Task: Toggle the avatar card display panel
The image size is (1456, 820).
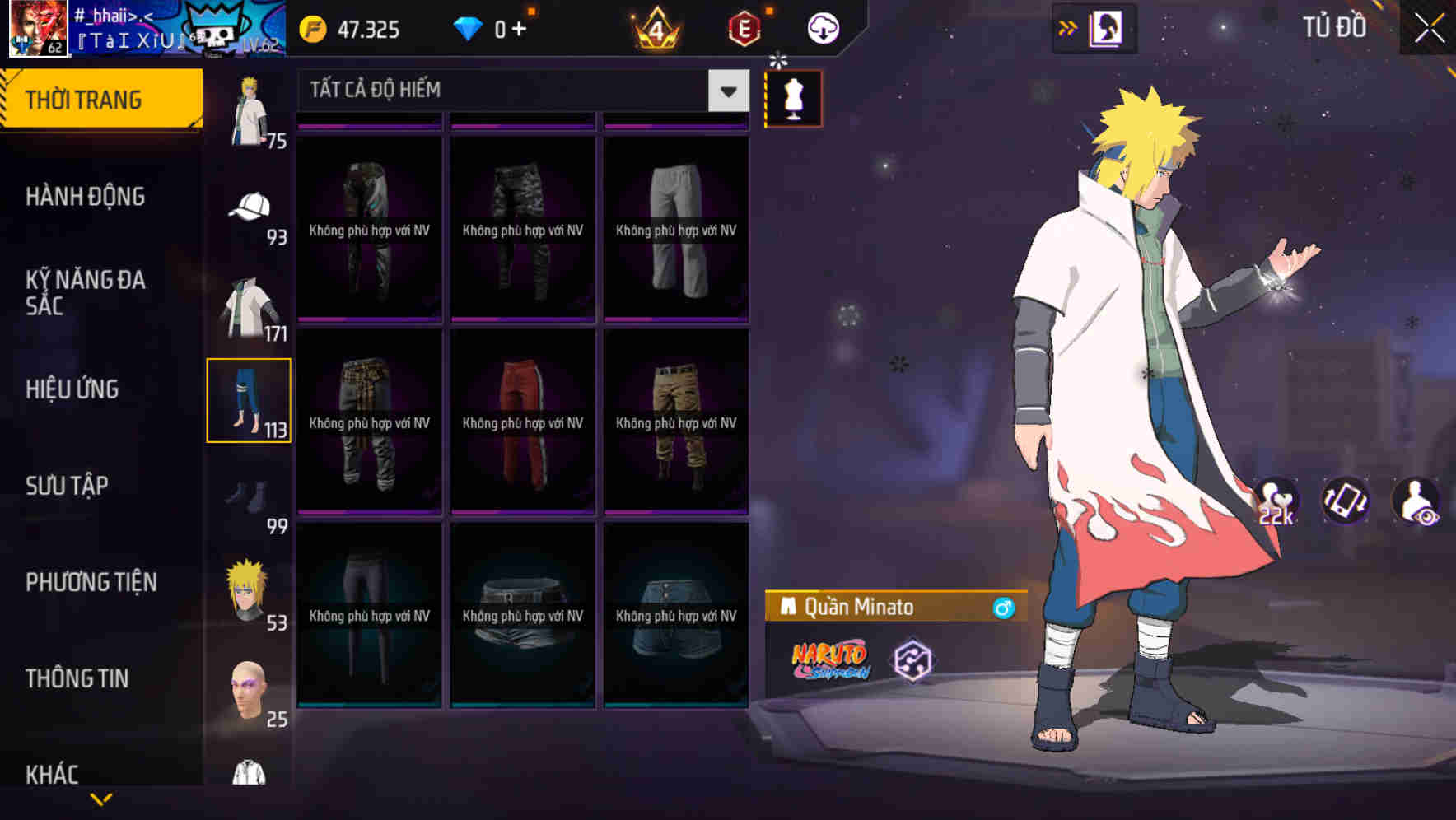Action: (1104, 26)
